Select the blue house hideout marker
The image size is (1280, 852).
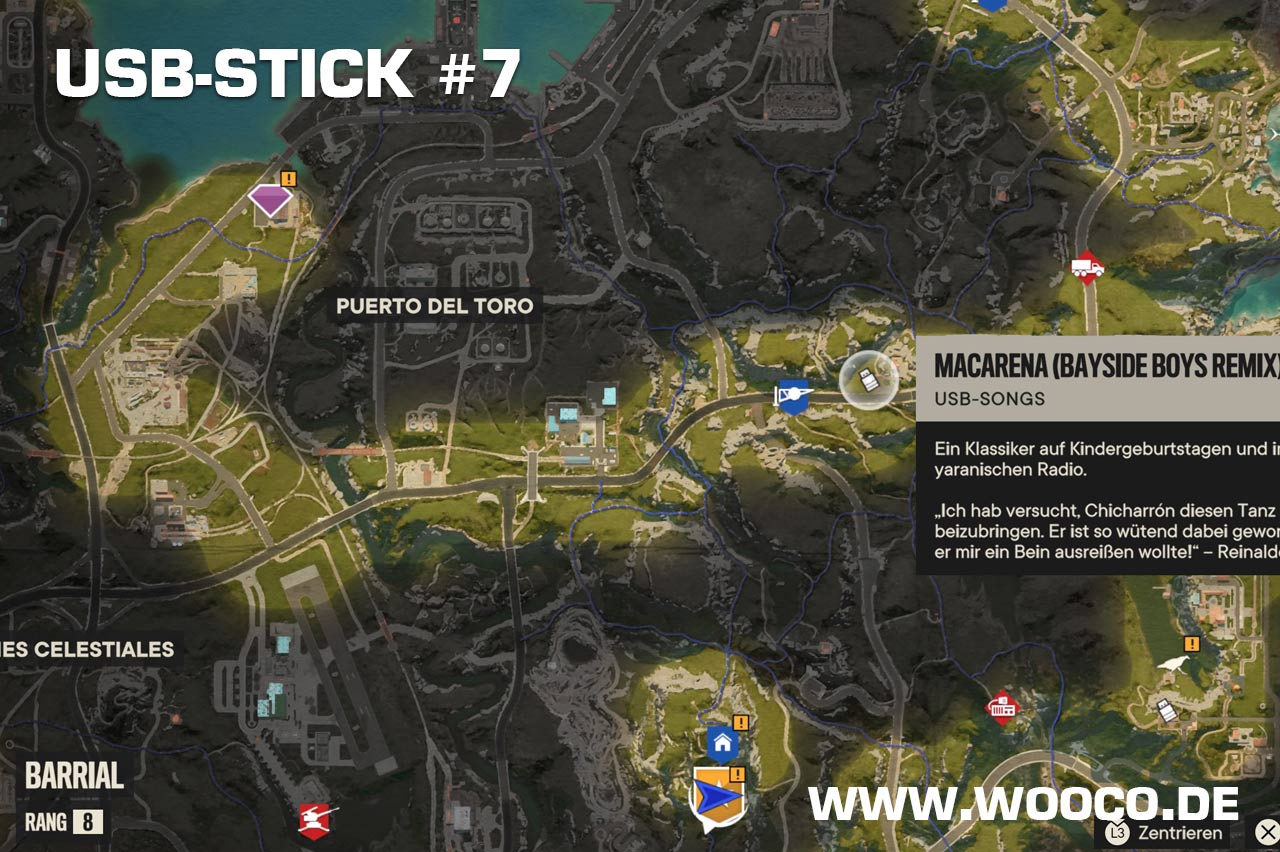point(722,744)
